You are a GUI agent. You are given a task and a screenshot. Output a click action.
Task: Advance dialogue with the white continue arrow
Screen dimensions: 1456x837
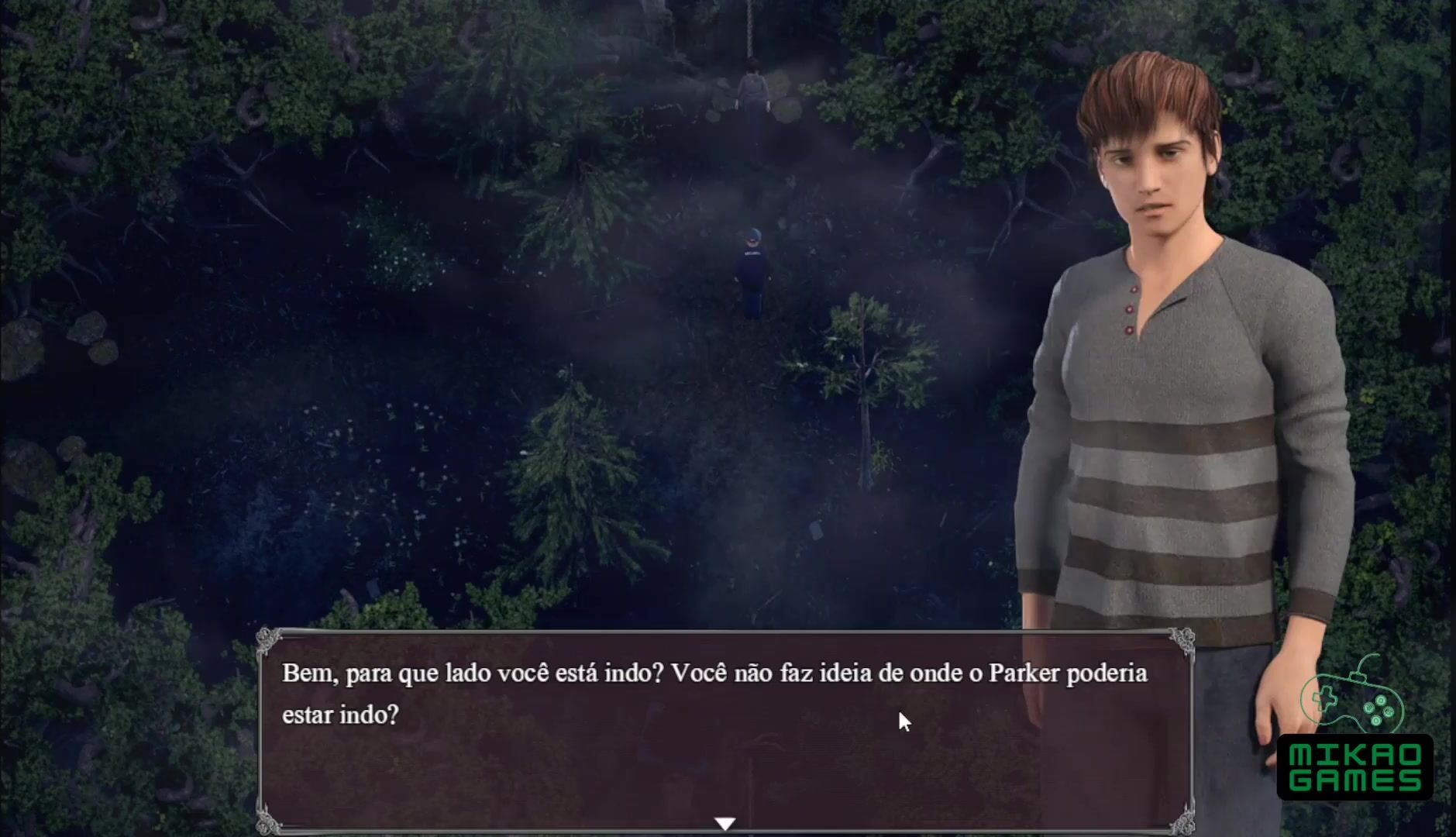725,823
